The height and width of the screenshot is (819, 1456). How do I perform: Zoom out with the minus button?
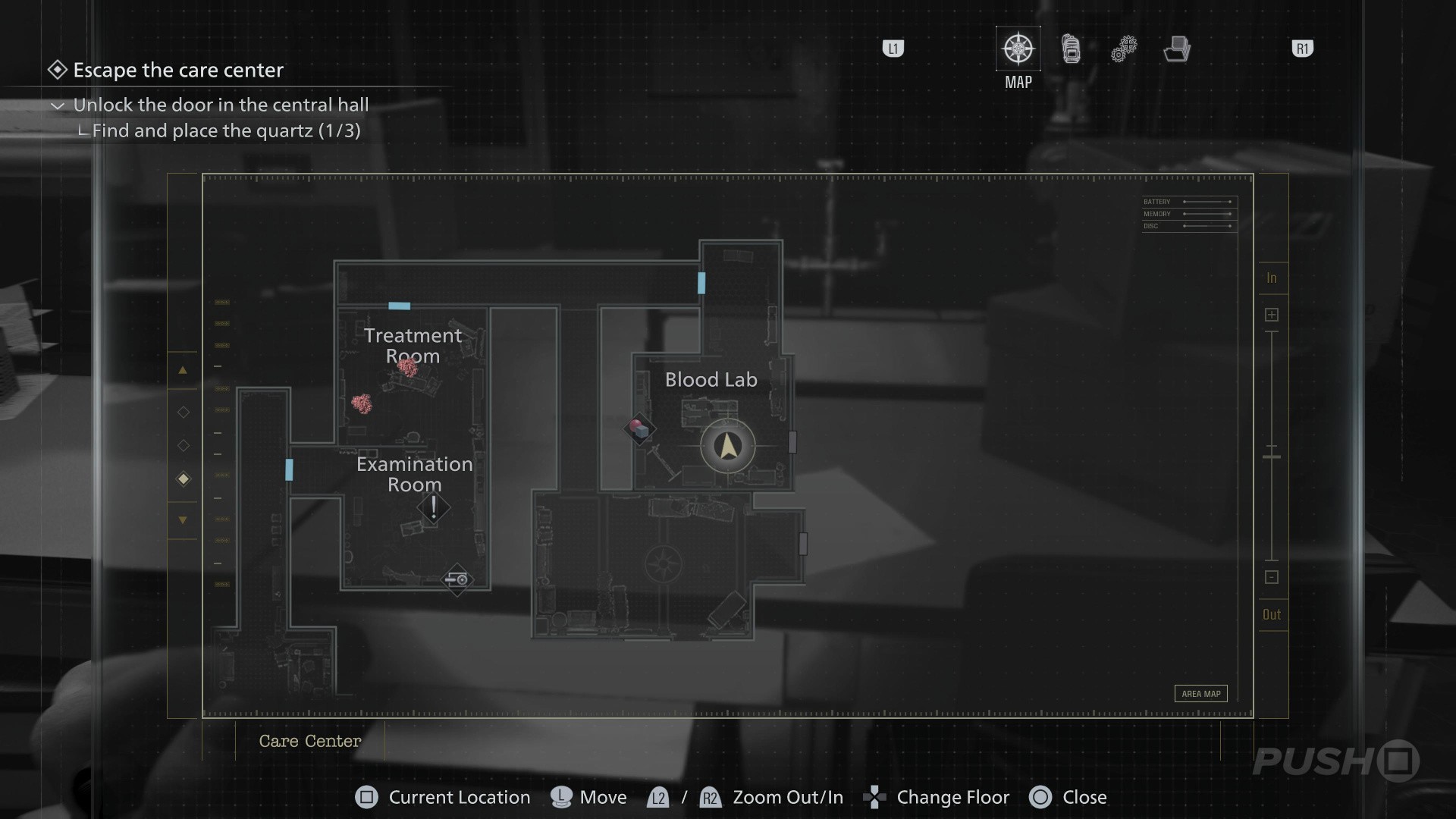click(1272, 578)
